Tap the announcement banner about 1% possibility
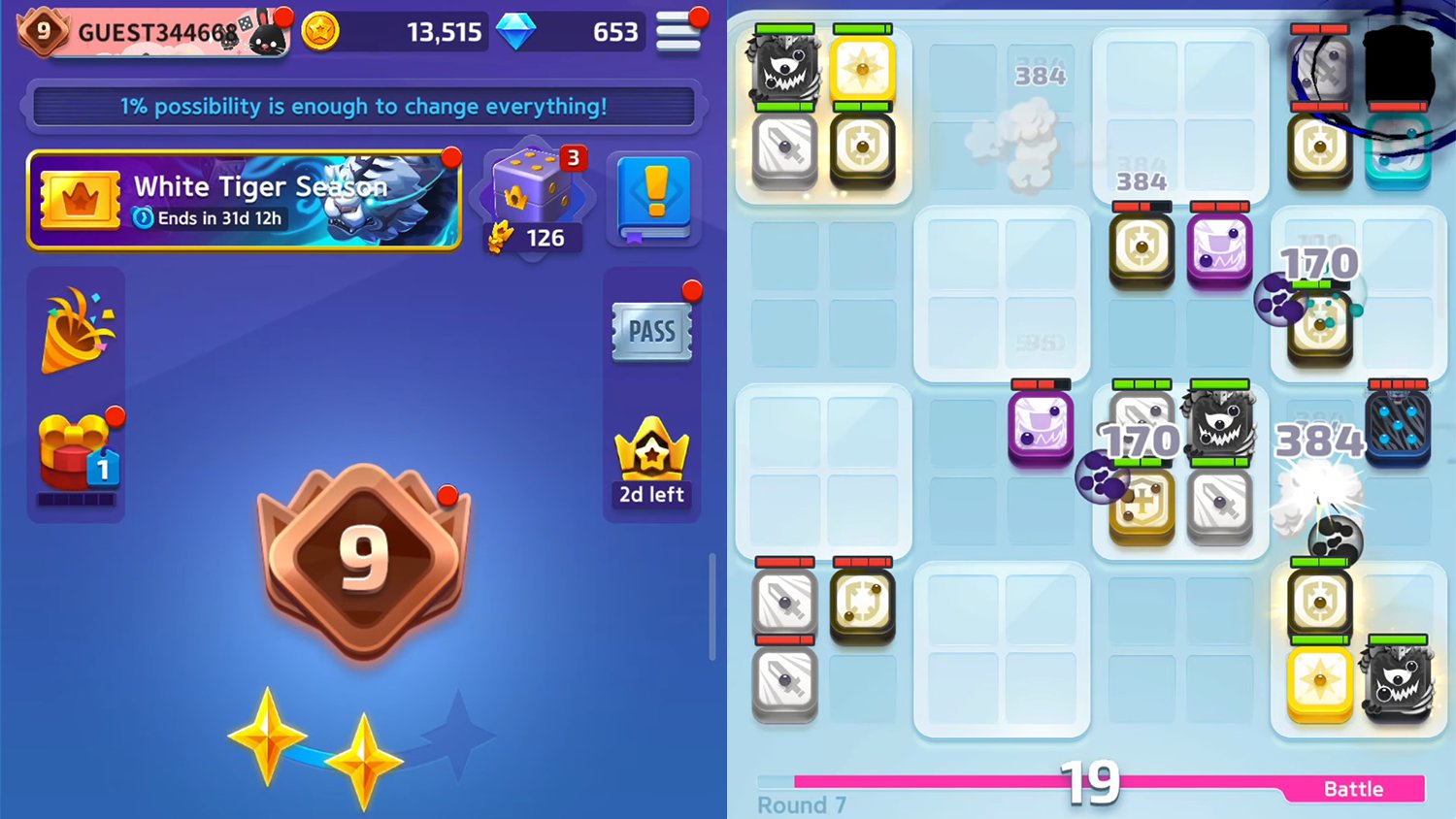 coord(364,107)
